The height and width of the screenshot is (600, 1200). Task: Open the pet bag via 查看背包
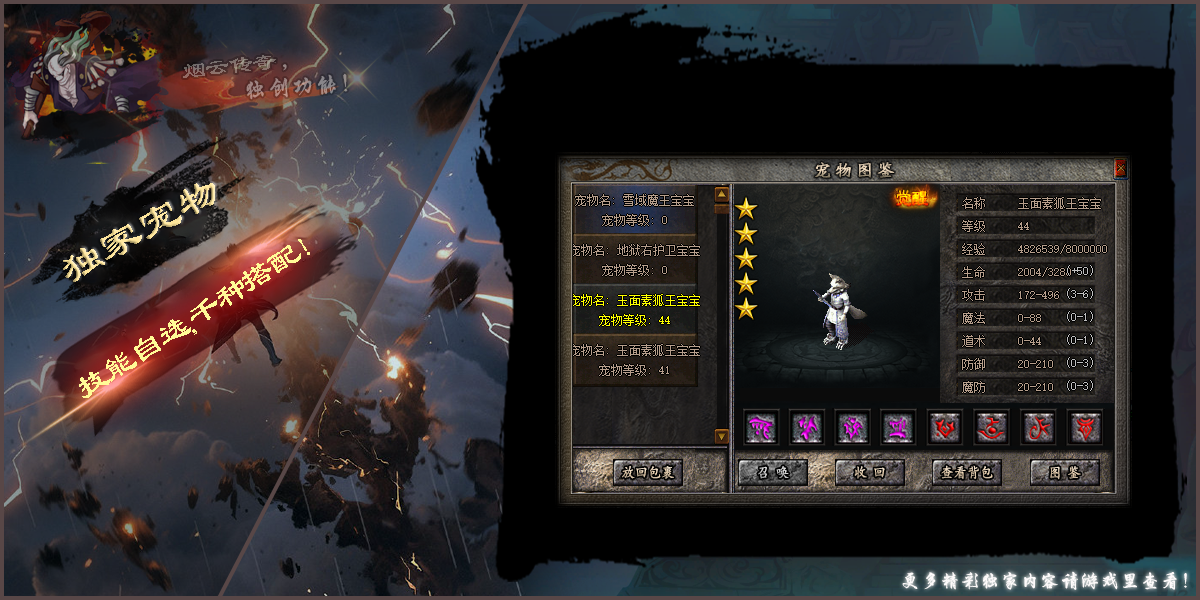pyautogui.click(x=966, y=472)
